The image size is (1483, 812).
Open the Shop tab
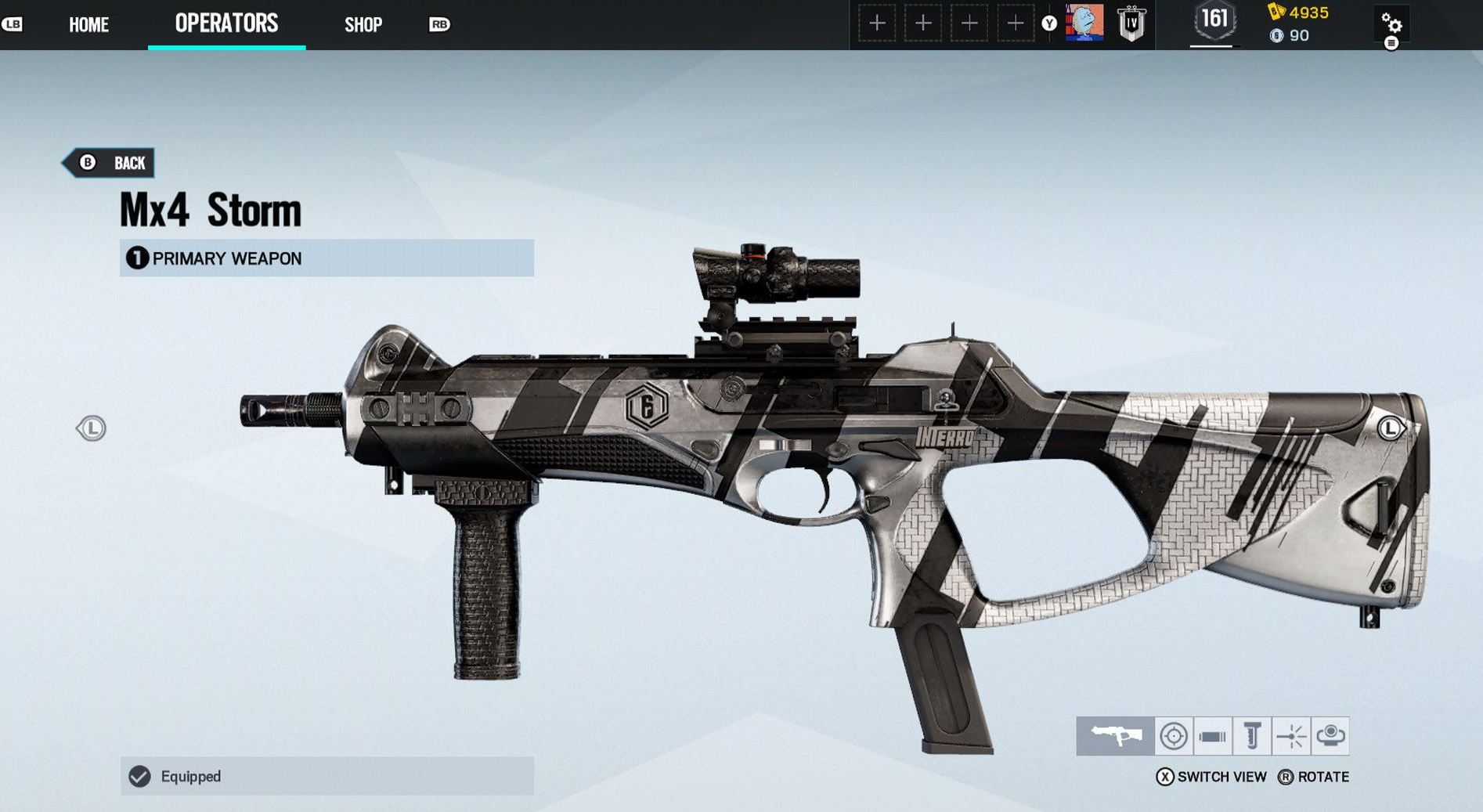coord(363,25)
